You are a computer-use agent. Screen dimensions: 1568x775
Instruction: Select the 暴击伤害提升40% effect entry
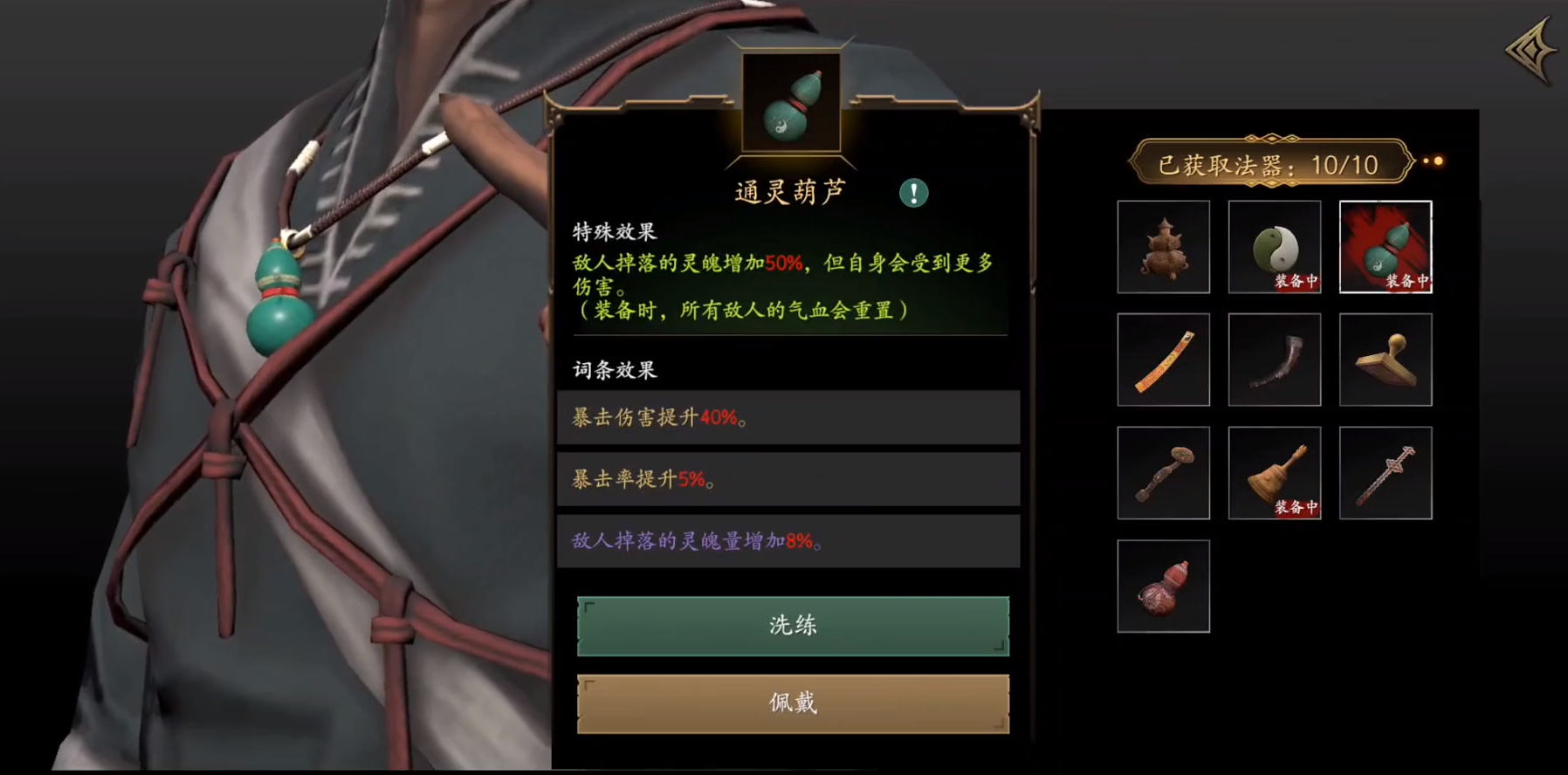click(x=787, y=417)
